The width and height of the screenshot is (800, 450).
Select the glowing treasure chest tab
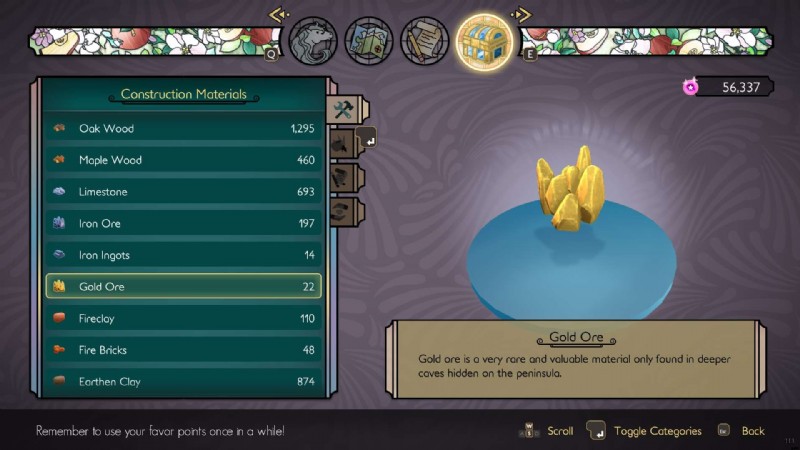[x=485, y=41]
